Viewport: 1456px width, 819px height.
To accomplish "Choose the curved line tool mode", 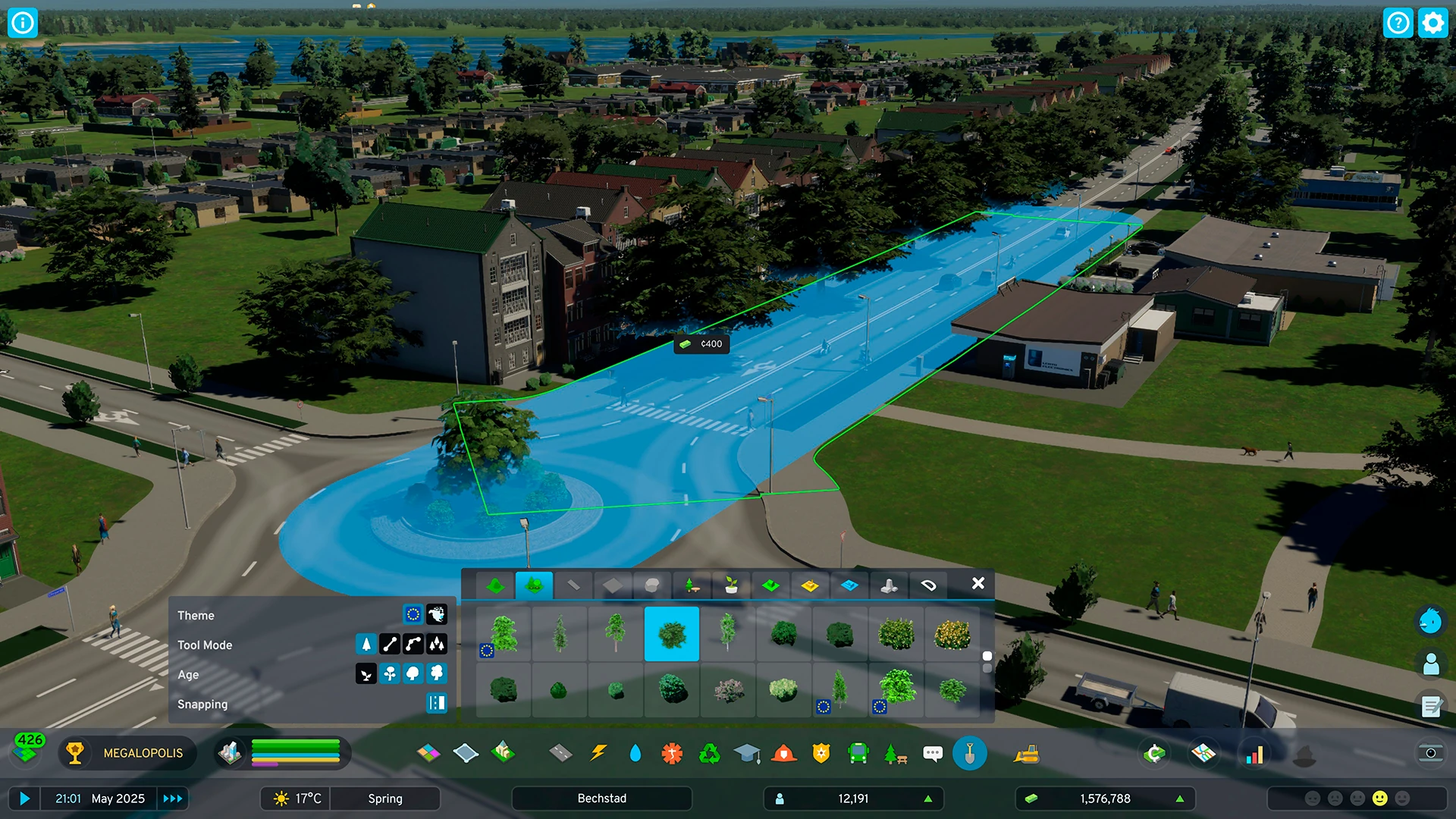I will tap(413, 645).
